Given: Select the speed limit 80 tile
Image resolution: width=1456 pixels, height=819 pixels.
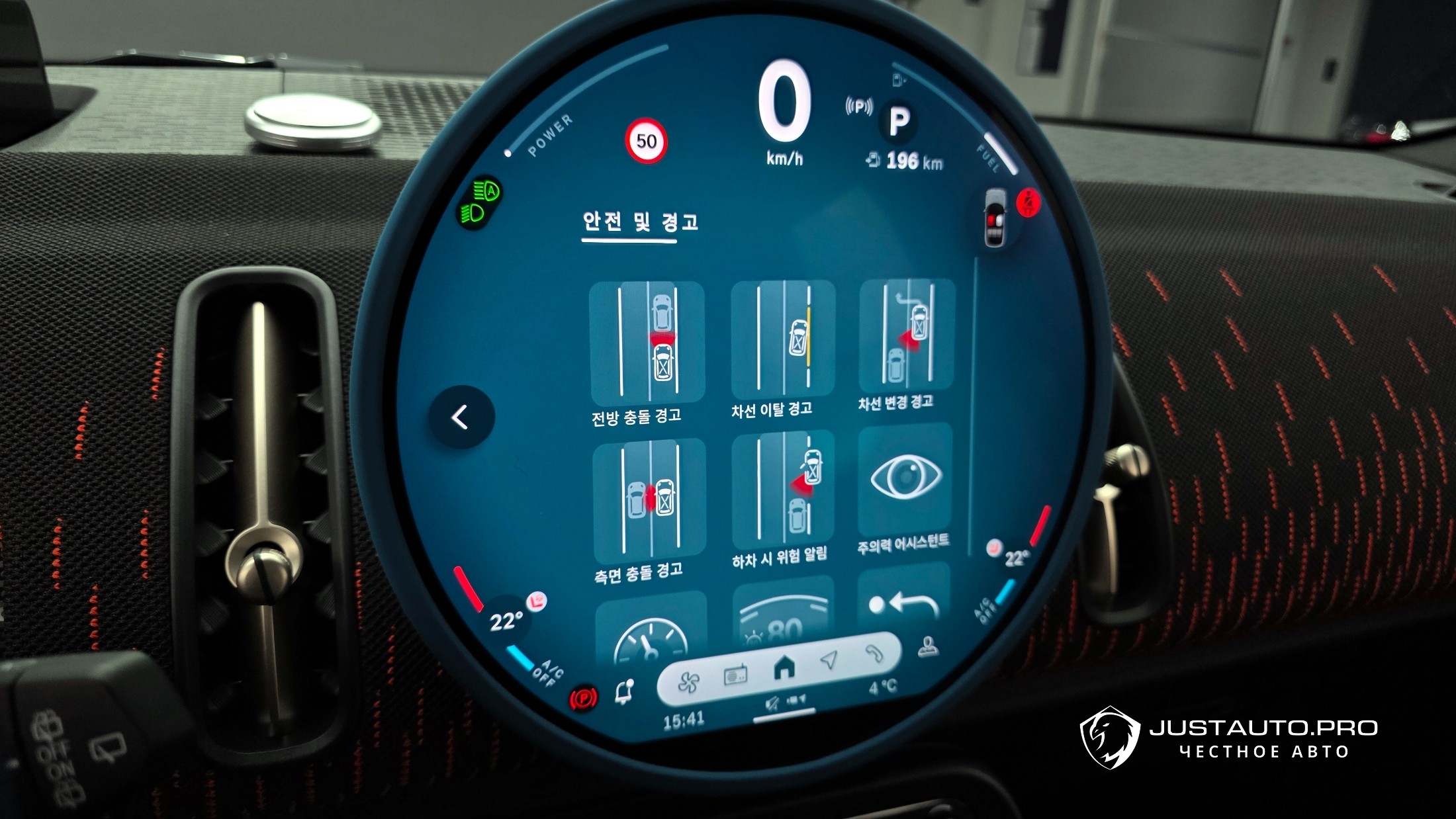Looking at the screenshot, I should pos(783,615).
